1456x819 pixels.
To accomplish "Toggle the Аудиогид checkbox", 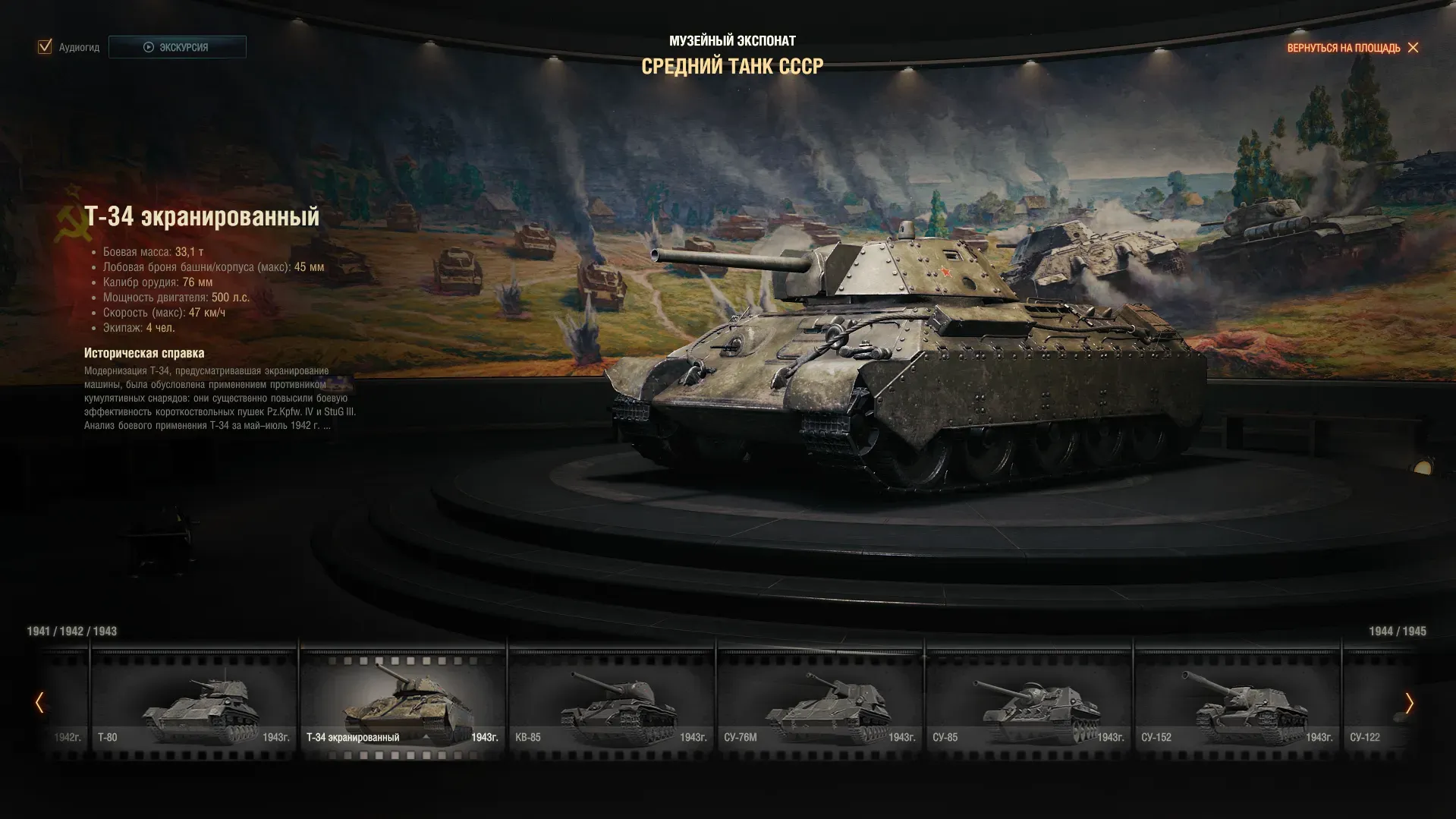I will pyautogui.click(x=45, y=47).
